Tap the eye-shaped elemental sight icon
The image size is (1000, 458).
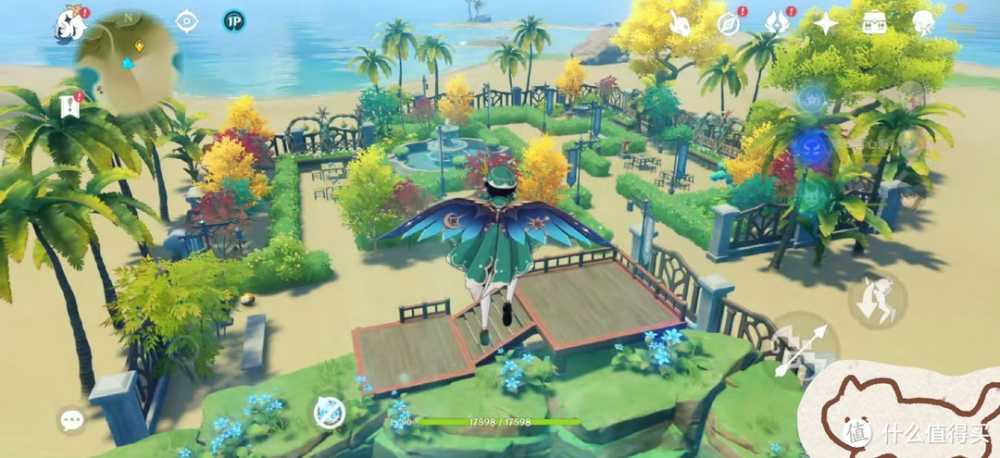187,21
